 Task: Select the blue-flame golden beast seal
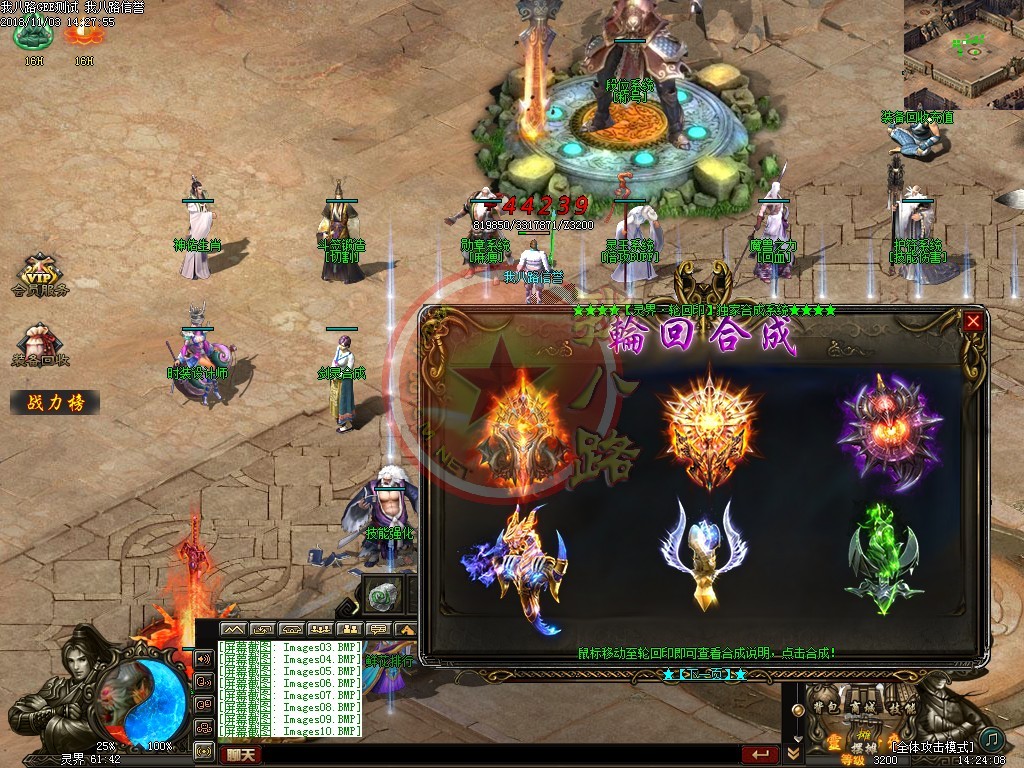click(x=515, y=567)
